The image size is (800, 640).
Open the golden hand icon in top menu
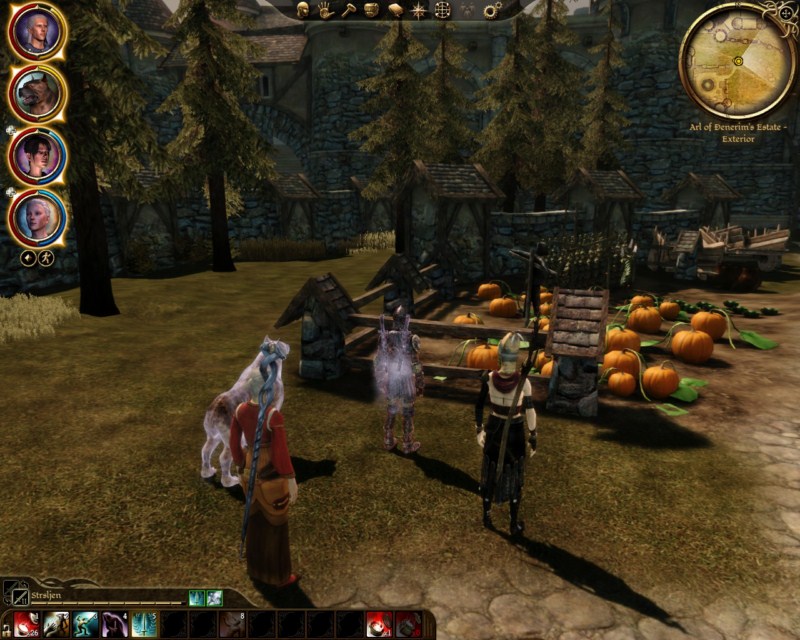[x=326, y=9]
